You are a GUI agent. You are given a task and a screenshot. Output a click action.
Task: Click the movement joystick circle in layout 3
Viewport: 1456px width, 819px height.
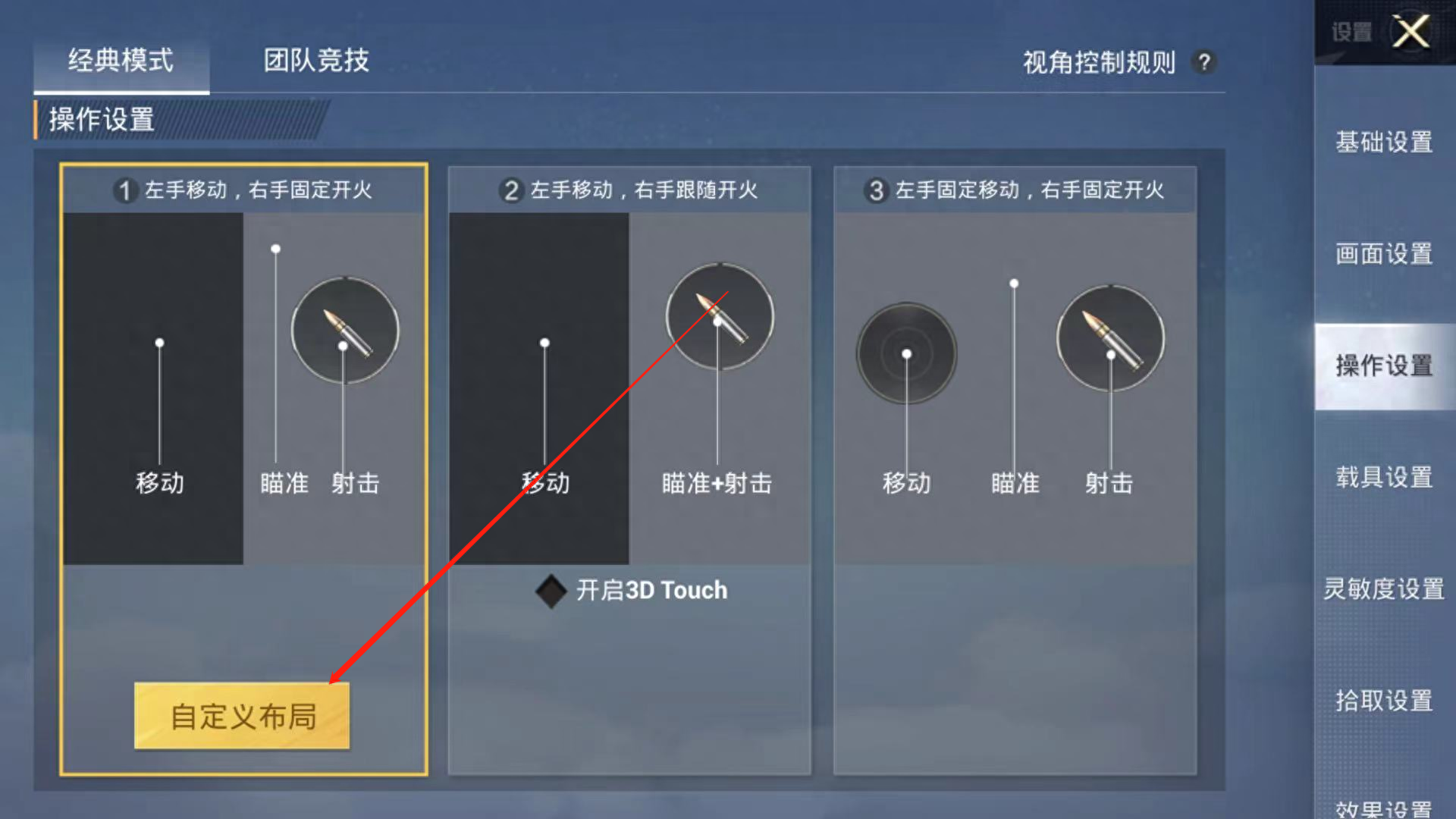(906, 353)
